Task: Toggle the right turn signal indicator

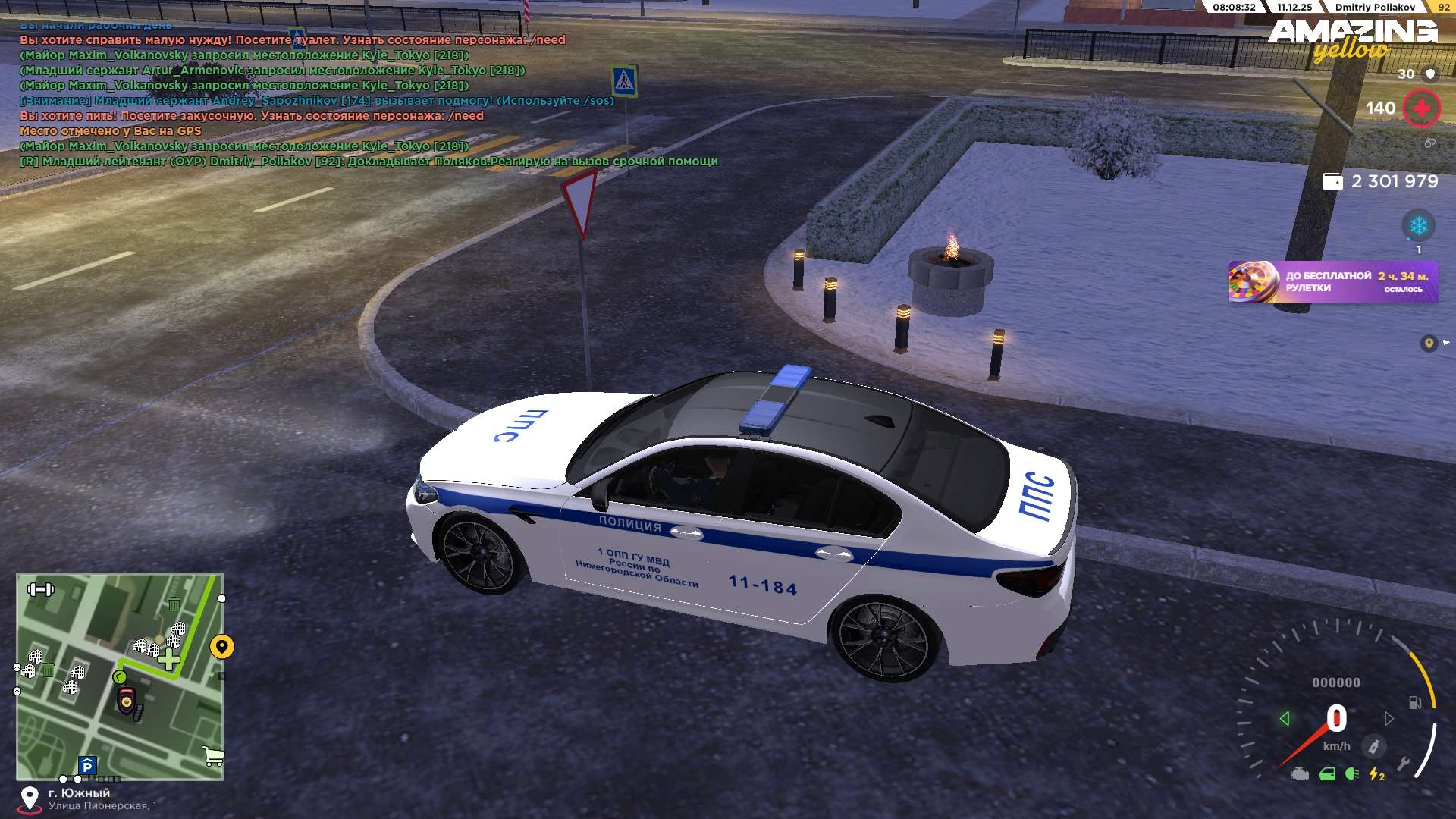Action: coord(1389,718)
